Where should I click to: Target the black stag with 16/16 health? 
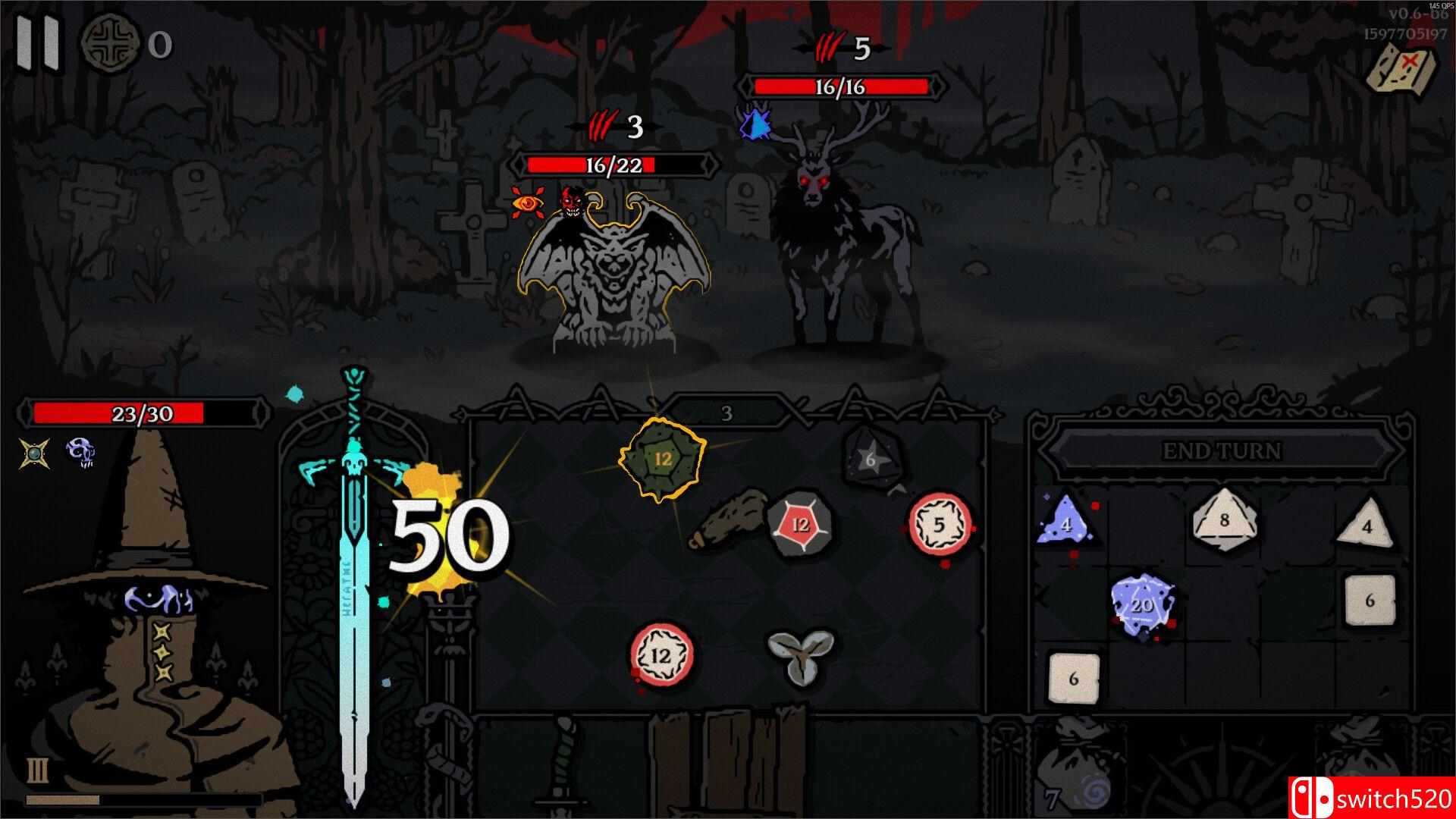[x=842, y=243]
